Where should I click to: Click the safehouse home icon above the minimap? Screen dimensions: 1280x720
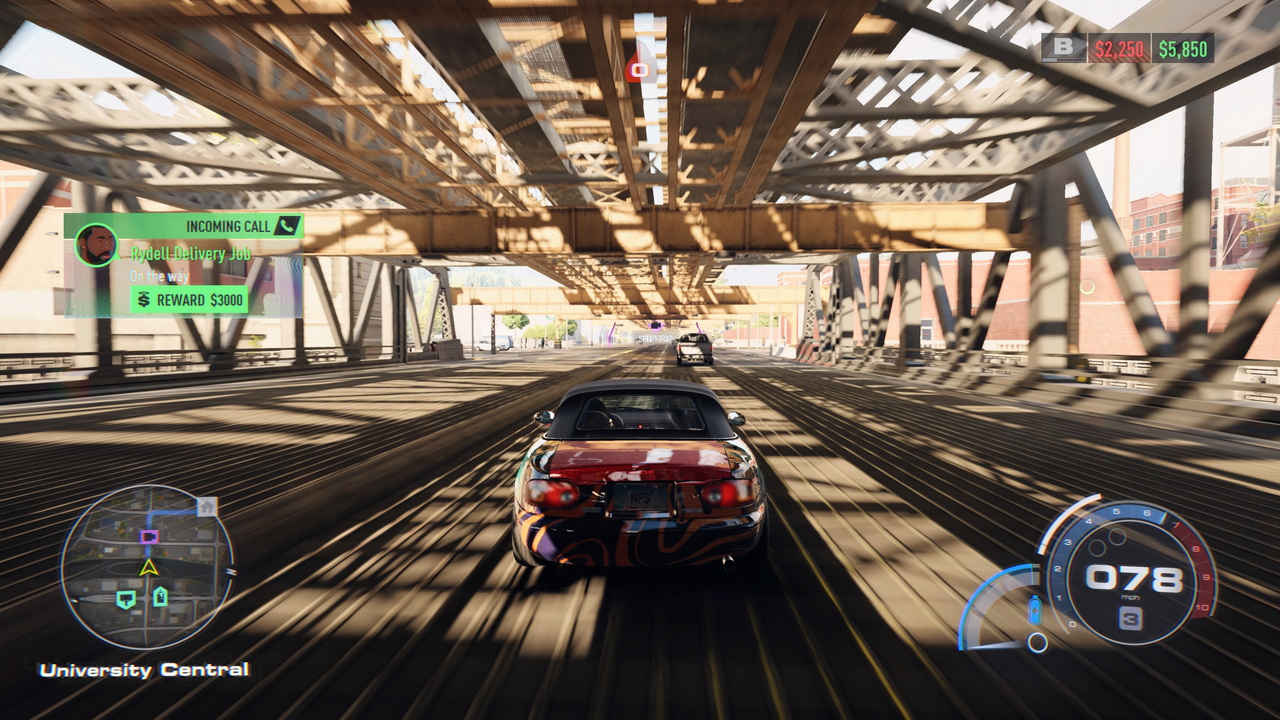point(207,506)
